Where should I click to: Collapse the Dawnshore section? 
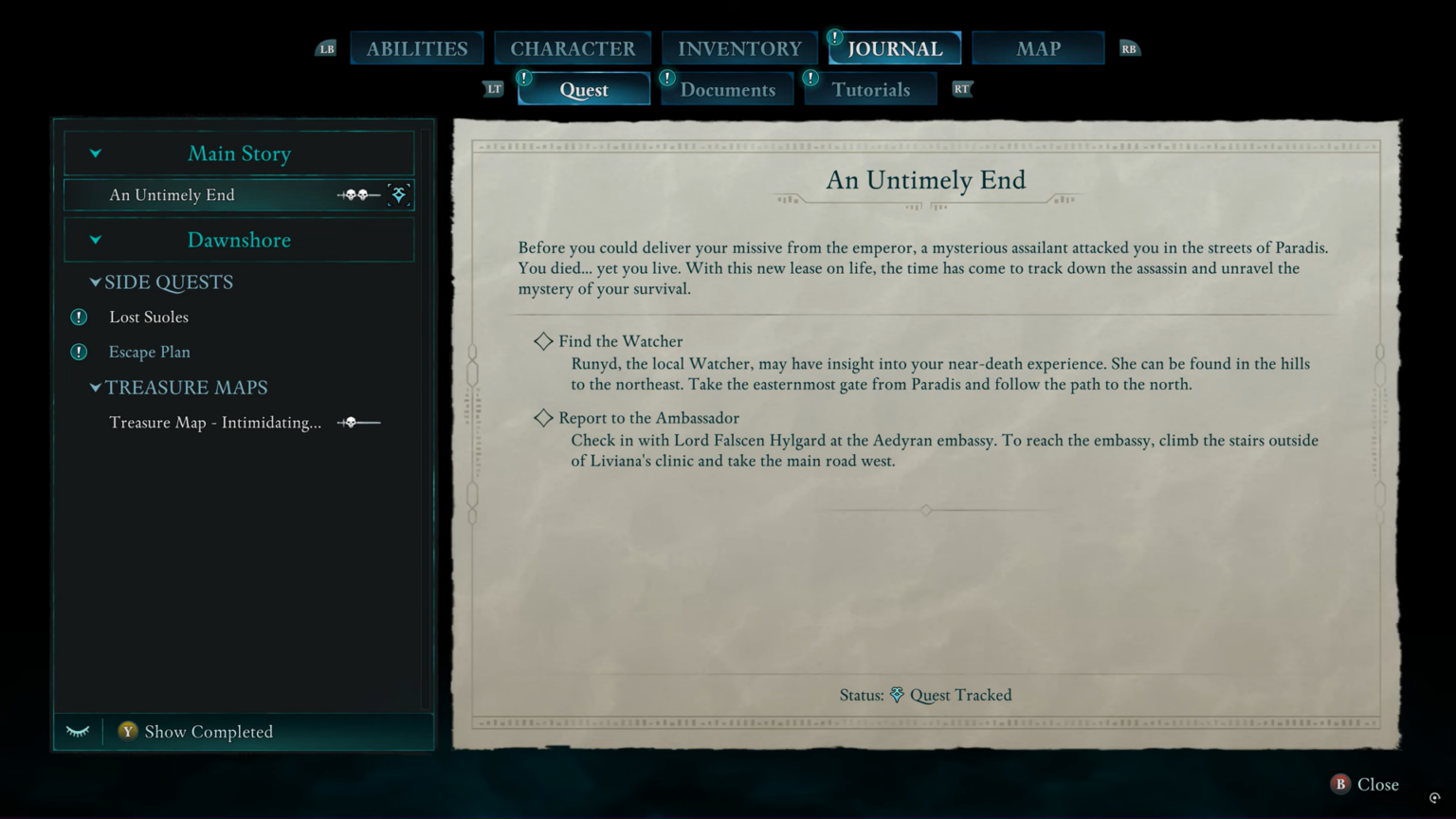95,240
